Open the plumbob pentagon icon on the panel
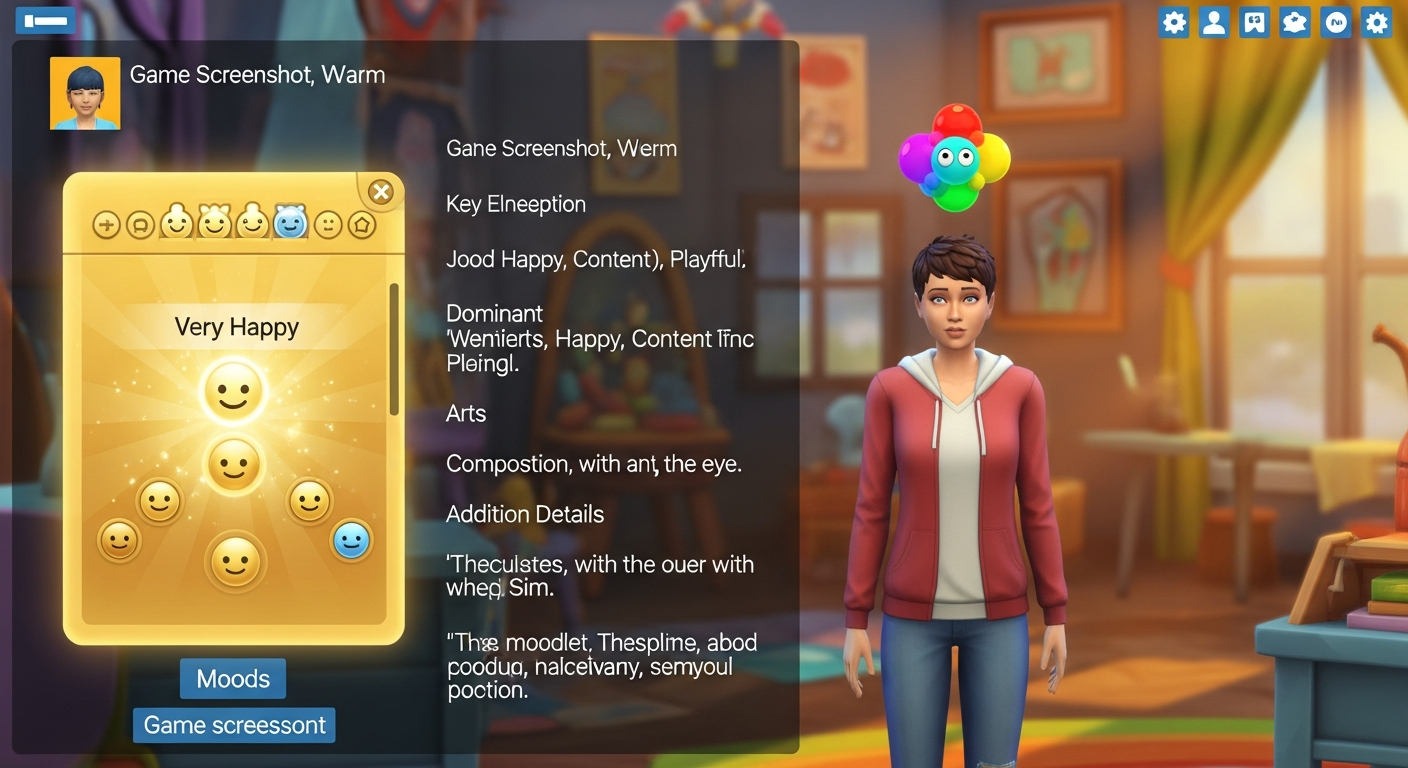Image resolution: width=1408 pixels, height=768 pixels. point(361,224)
